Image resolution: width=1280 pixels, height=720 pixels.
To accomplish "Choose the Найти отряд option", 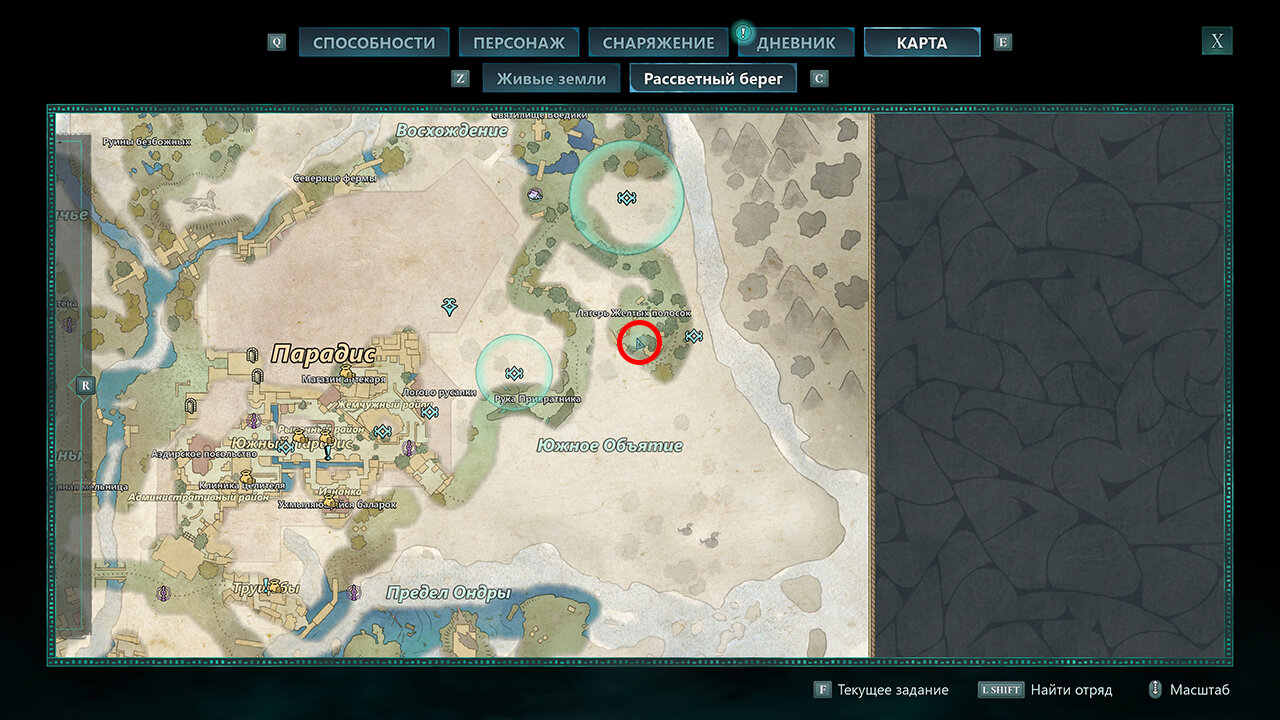I will (1044, 690).
